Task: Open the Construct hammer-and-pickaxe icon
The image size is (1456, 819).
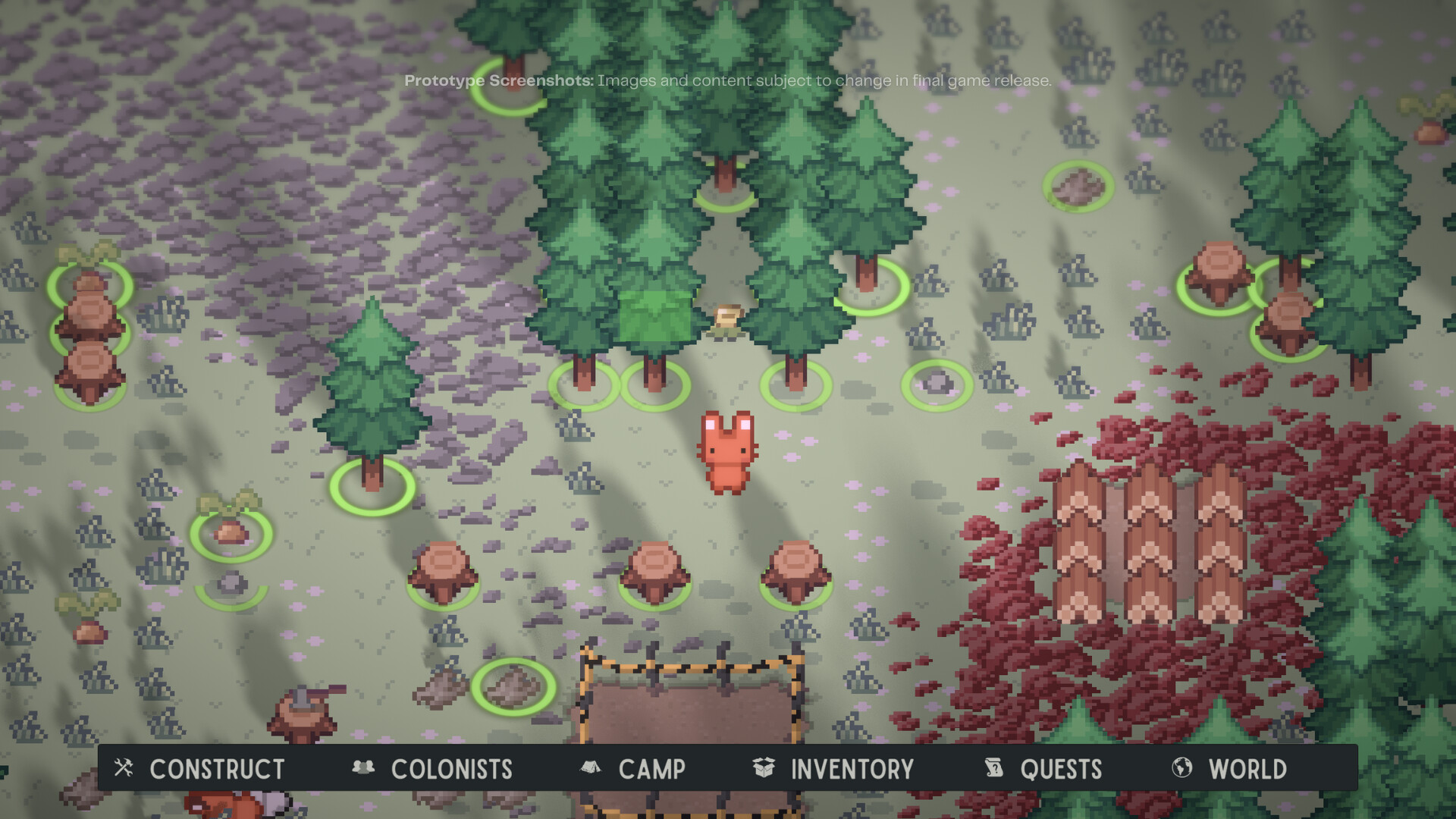Action: tap(123, 769)
